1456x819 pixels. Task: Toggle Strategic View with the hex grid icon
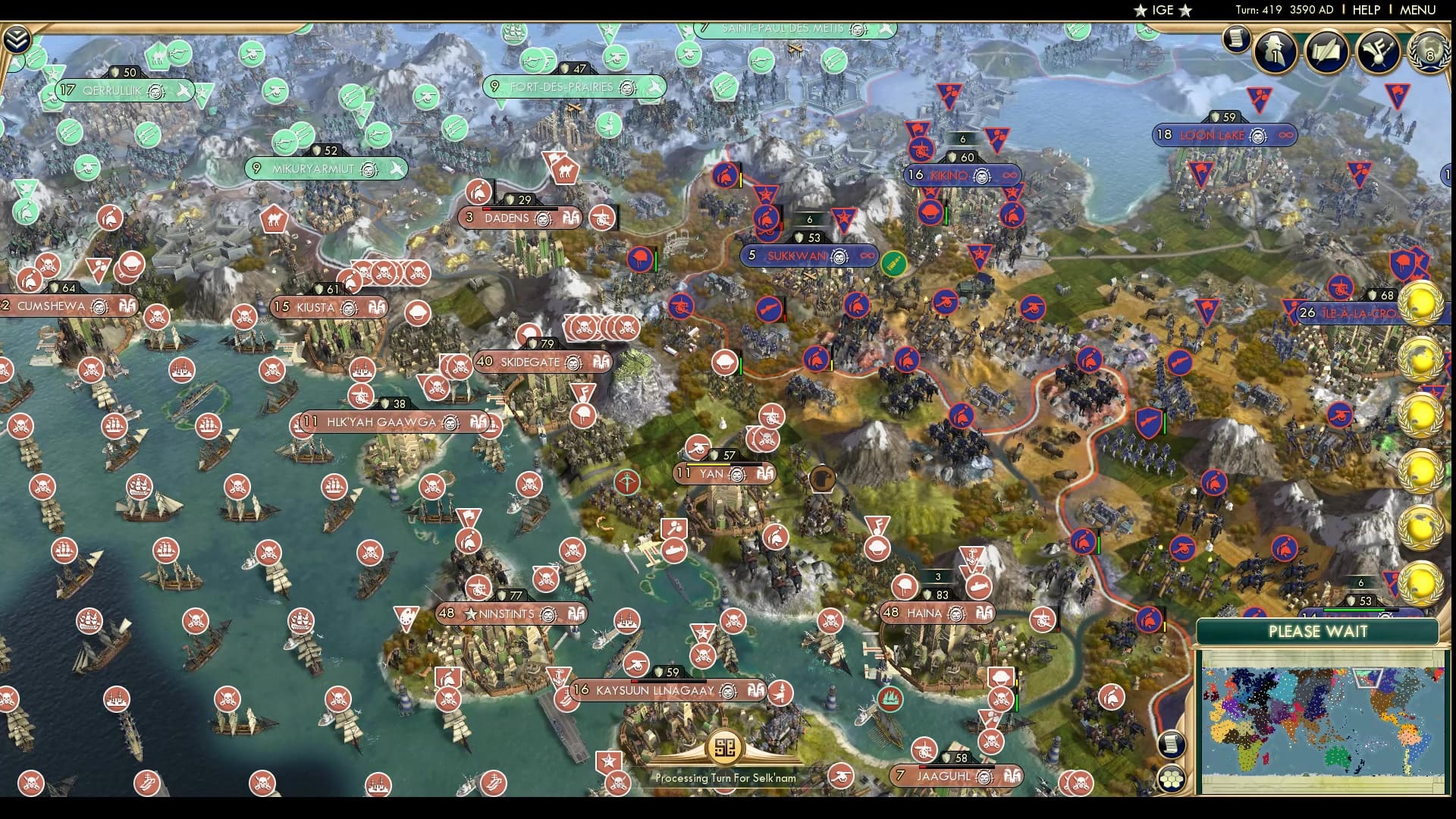(1172, 779)
